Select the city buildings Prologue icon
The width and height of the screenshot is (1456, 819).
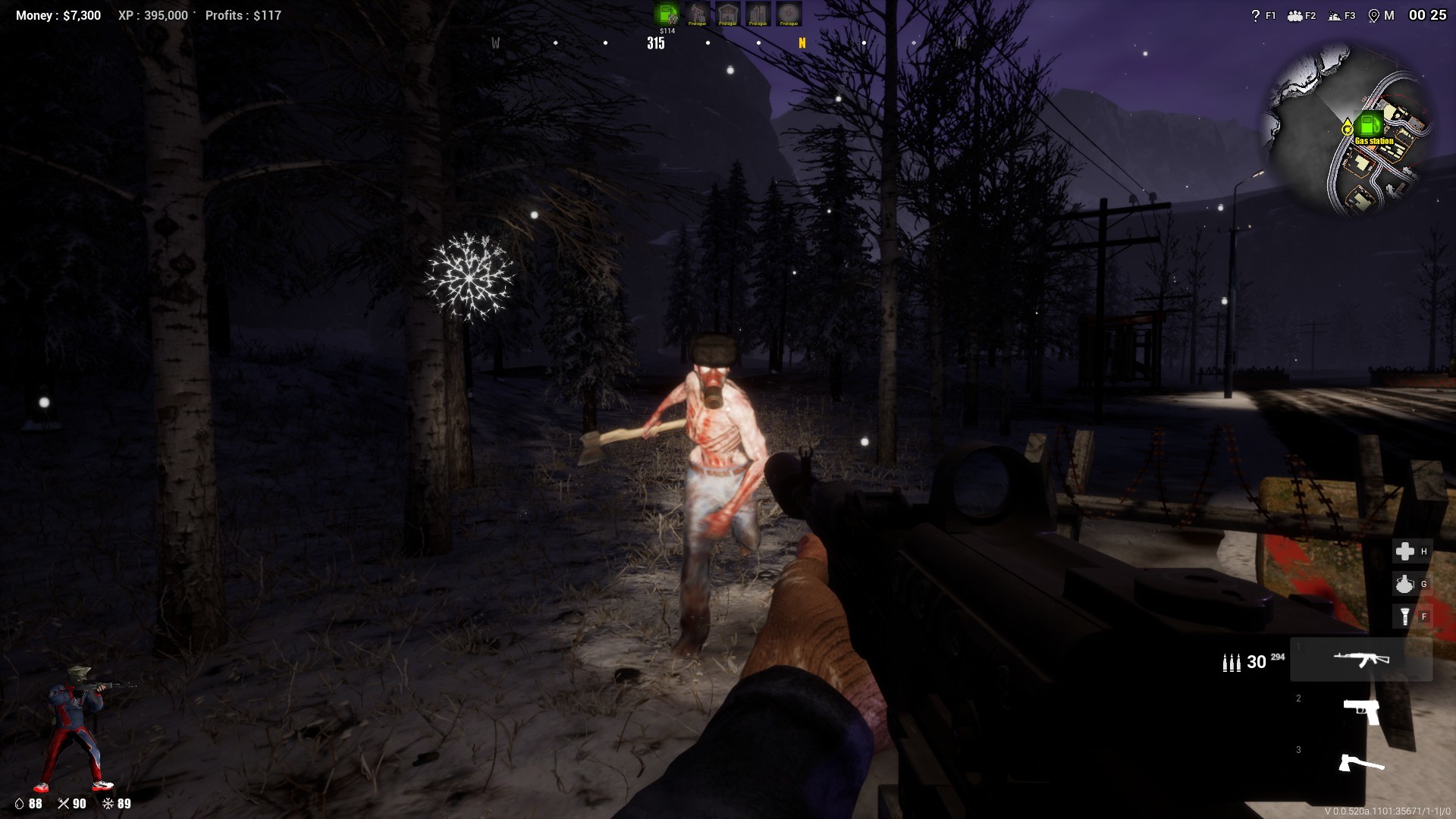758,13
